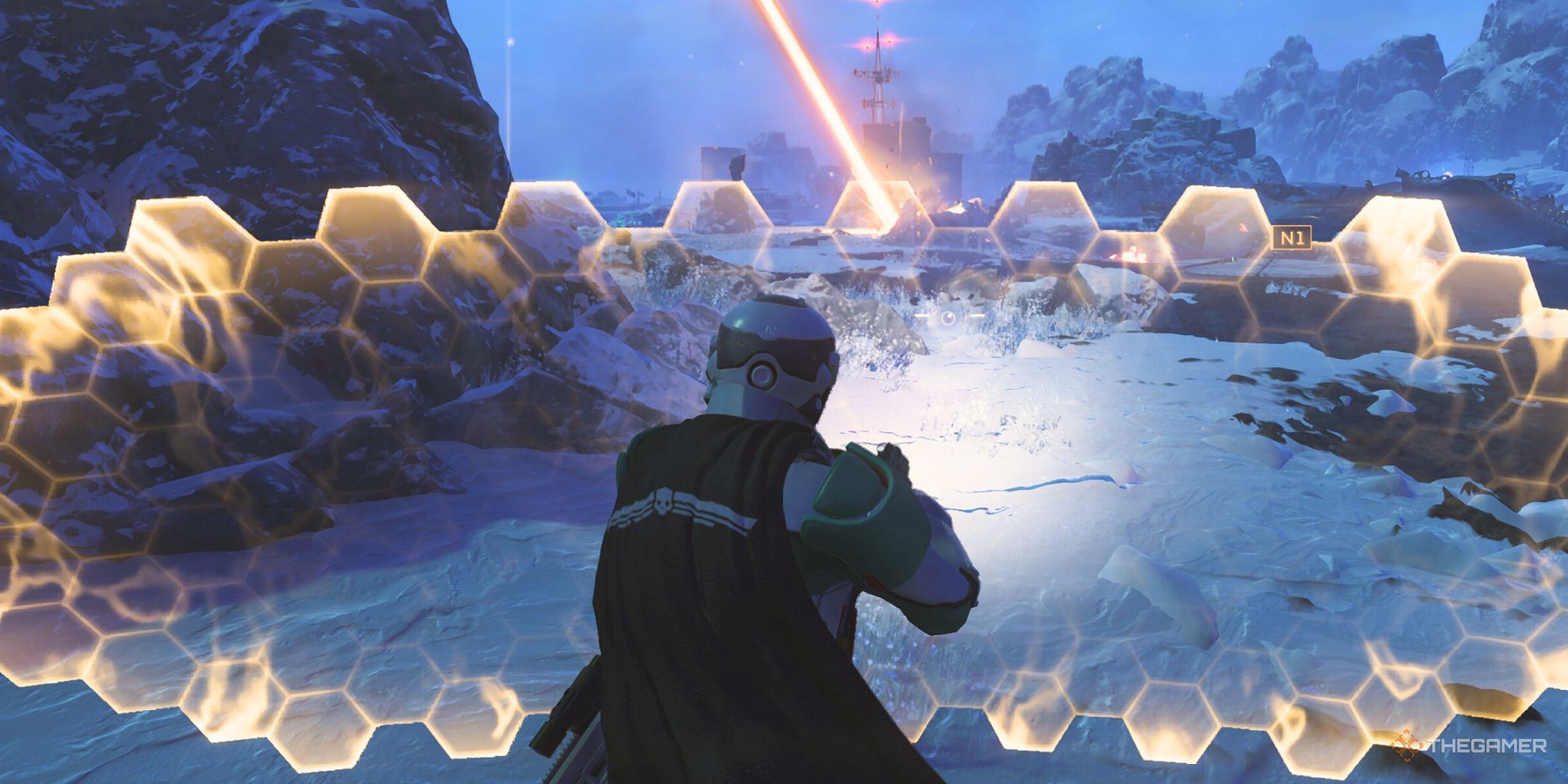Click the orange TheGamer logo emblem
The width and height of the screenshot is (1568, 784).
(x=1406, y=746)
